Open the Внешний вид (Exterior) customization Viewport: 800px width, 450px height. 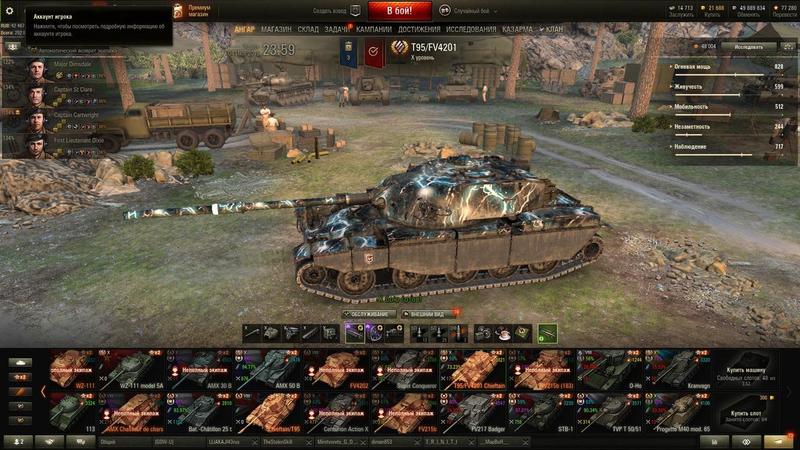point(428,314)
